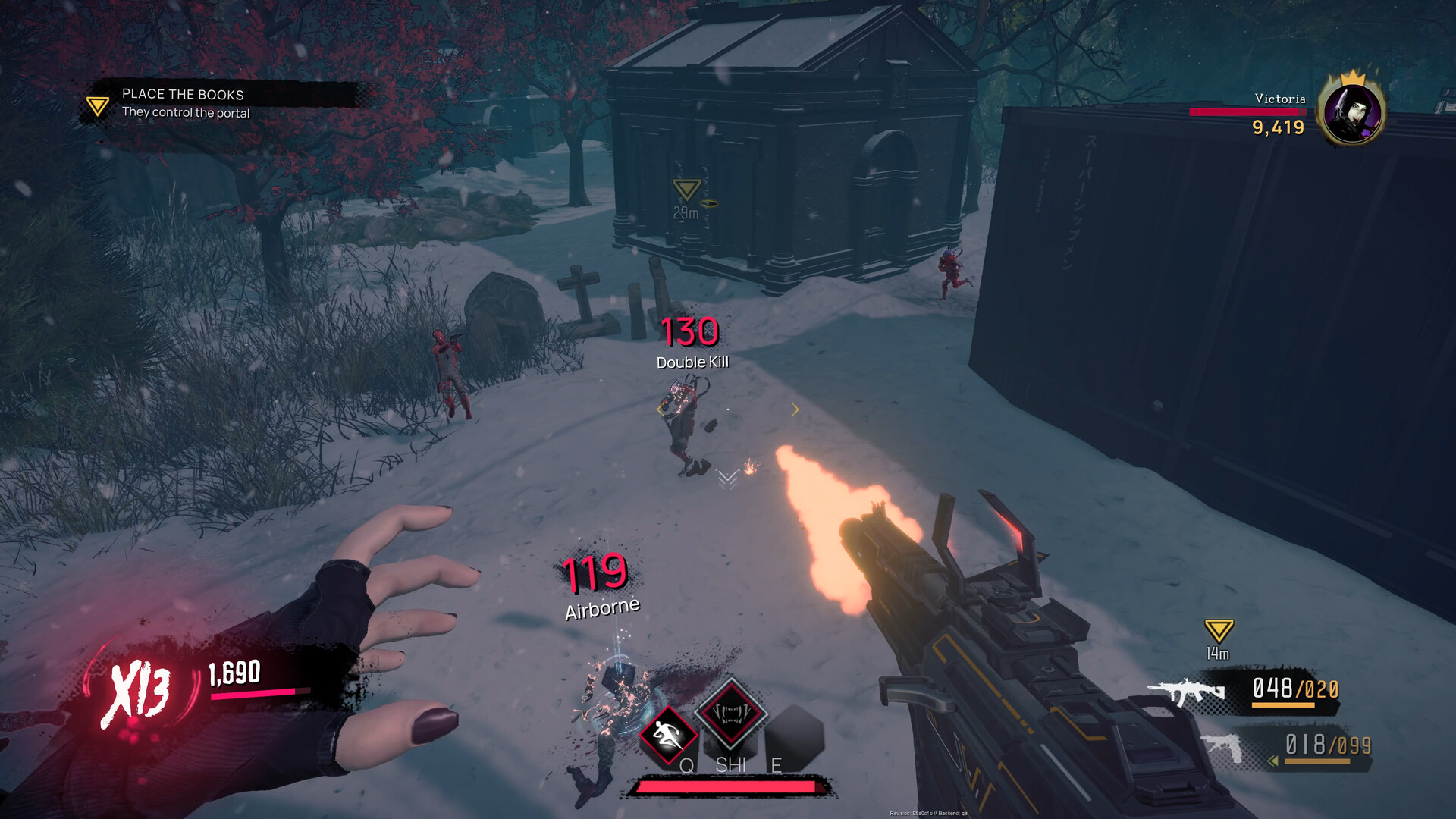Click the red health bar at screen bottom
The height and width of the screenshot is (819, 1456).
(x=728, y=786)
